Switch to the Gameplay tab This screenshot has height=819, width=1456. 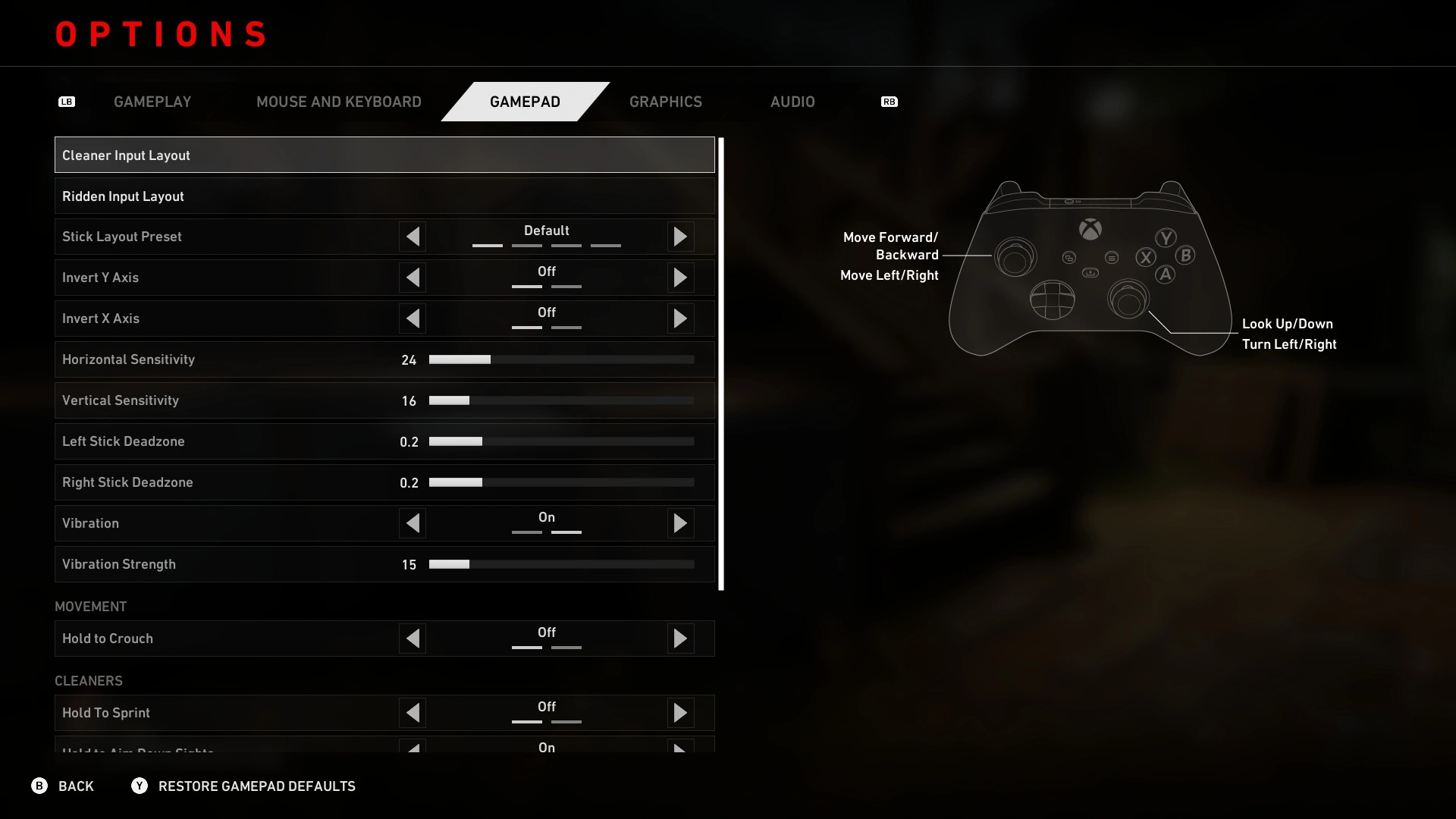pyautogui.click(x=152, y=102)
